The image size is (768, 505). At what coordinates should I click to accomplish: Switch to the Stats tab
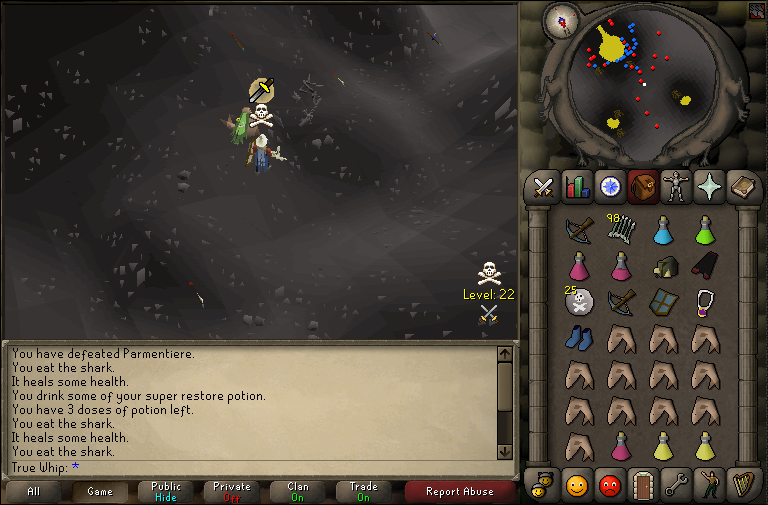(576, 187)
